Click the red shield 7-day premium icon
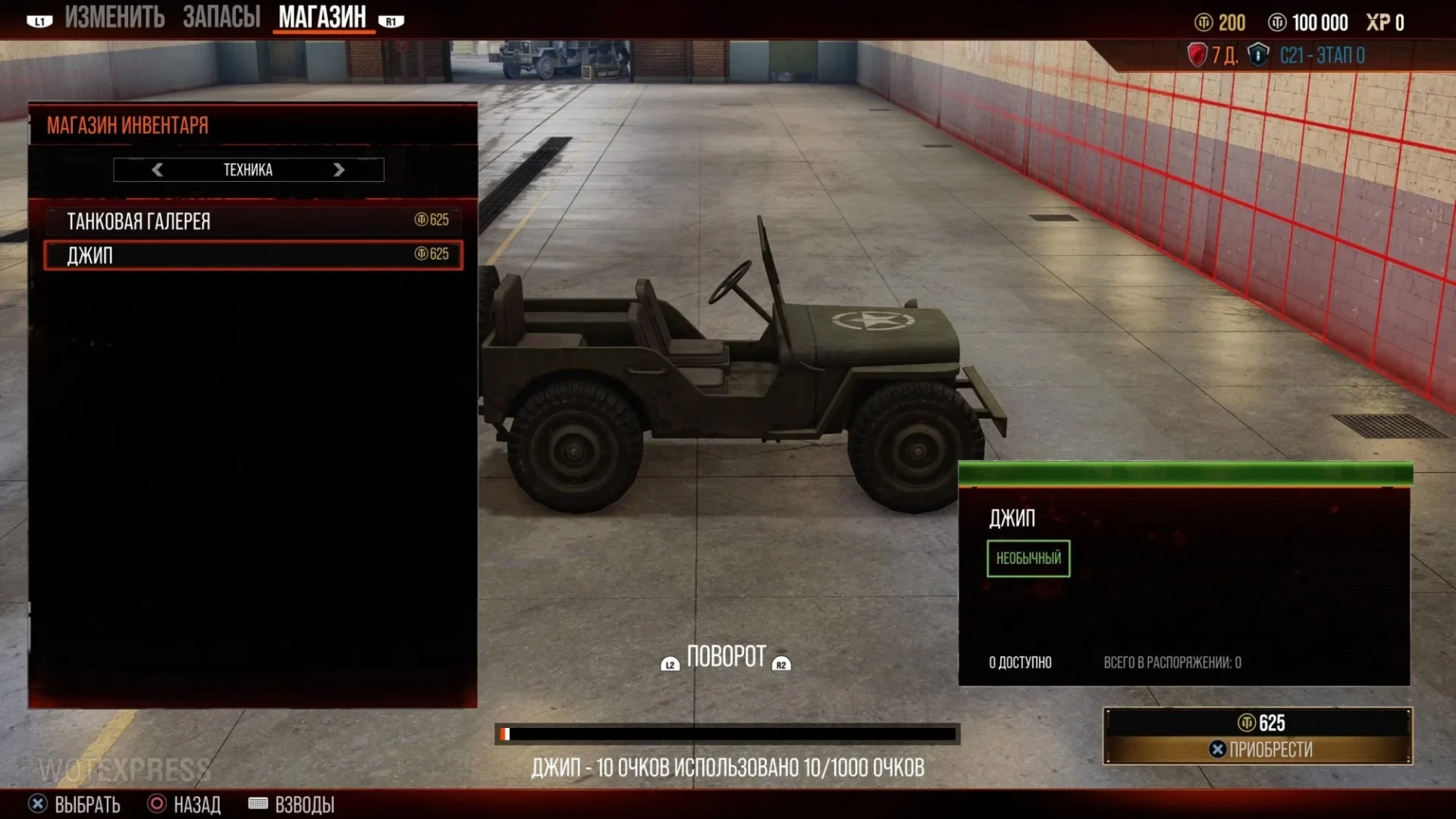 click(x=1197, y=55)
